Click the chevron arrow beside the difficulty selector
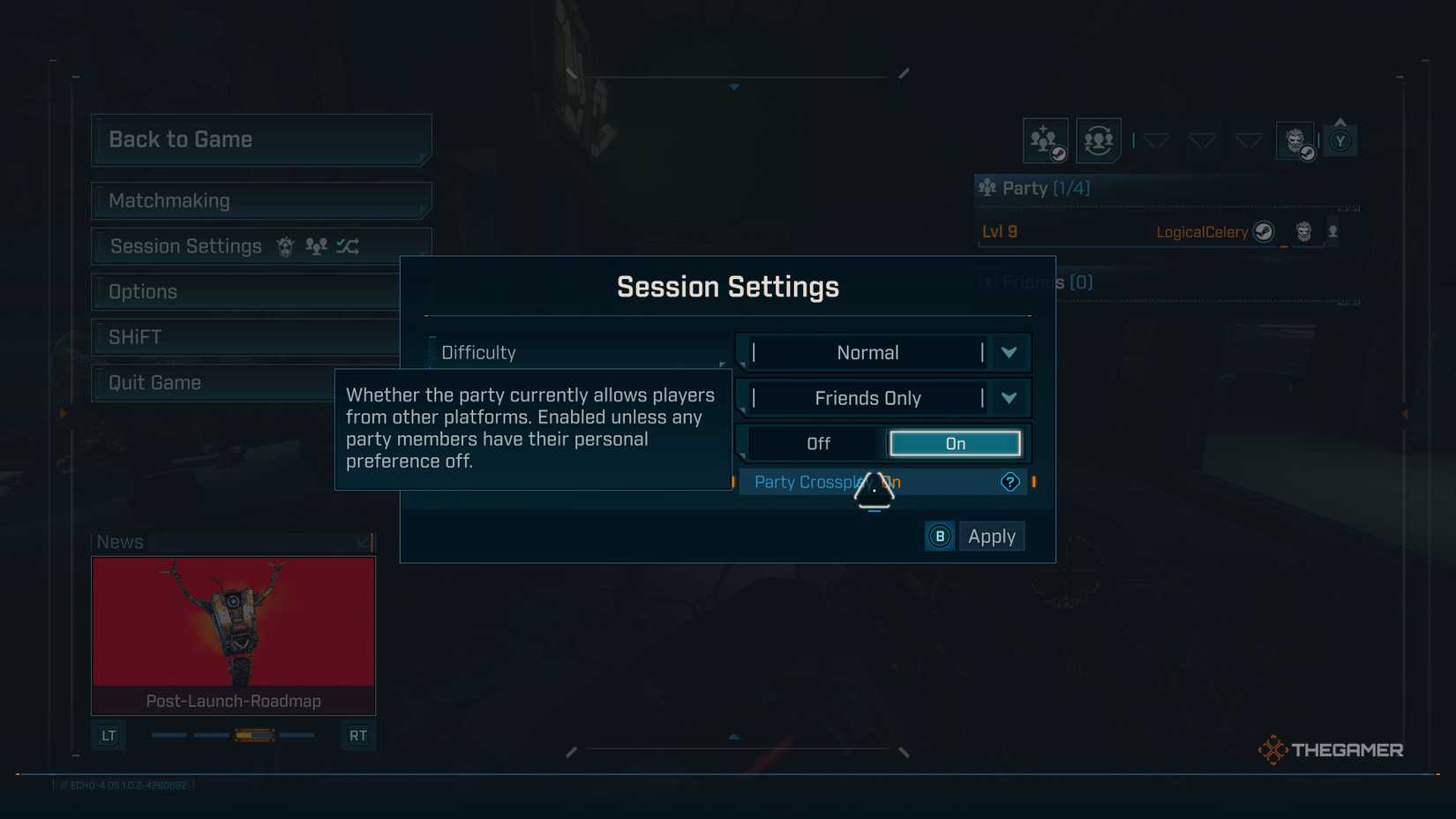Screen dimensions: 1456x819 click(1009, 352)
